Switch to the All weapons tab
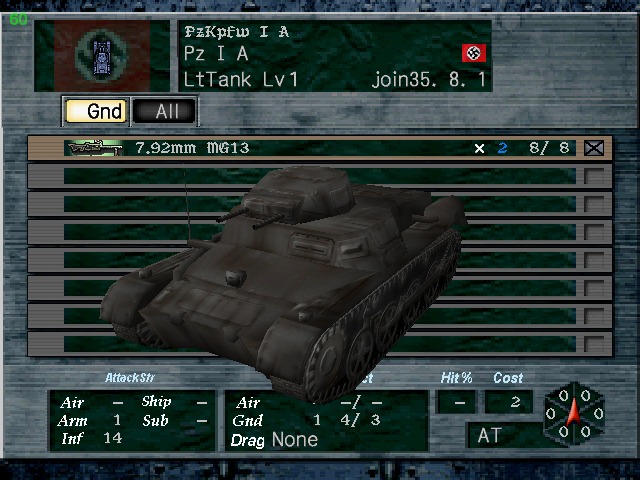Viewport: 640px width, 480px height. 165,111
